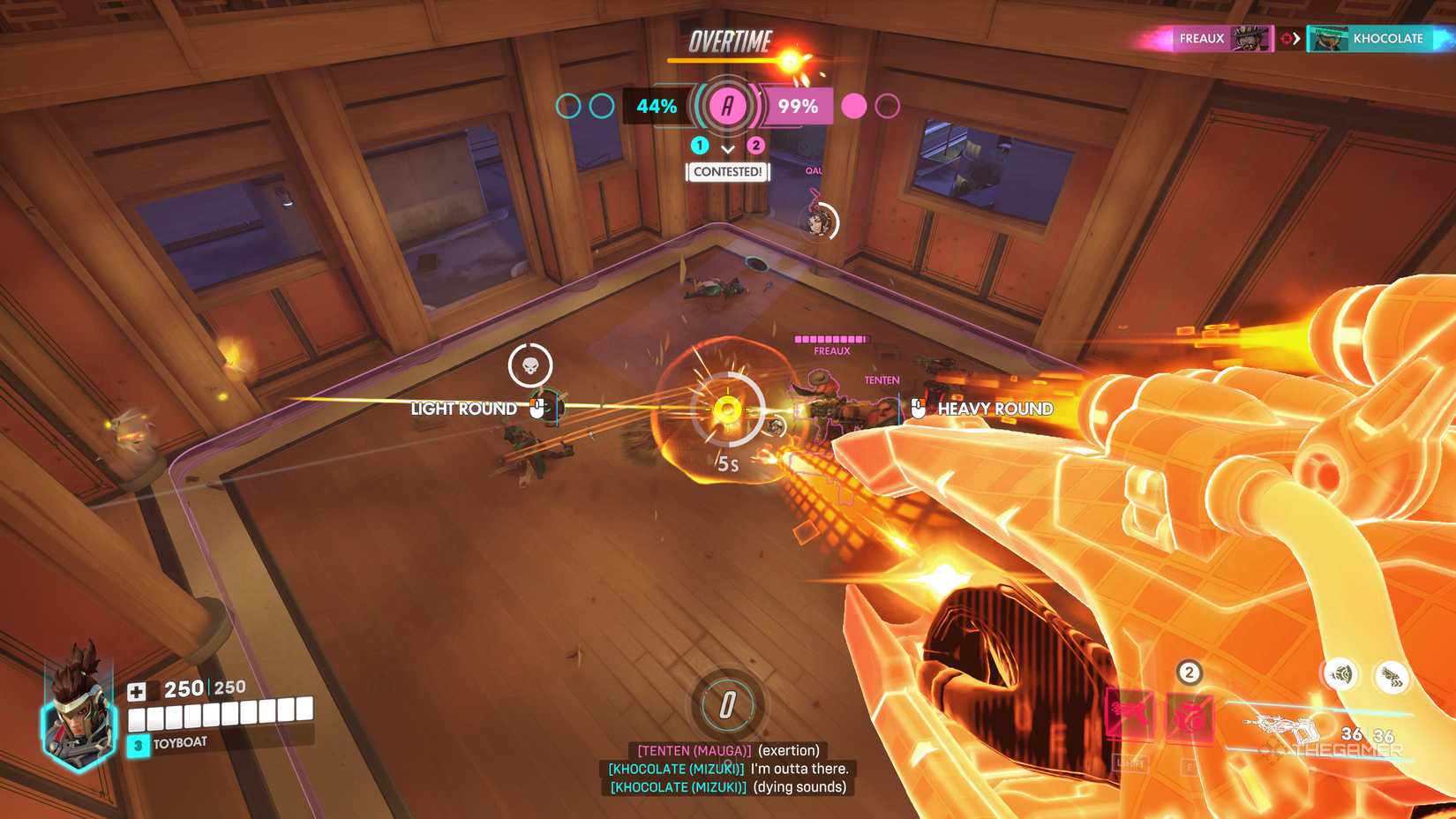Click the LIGHT ROUND mouse button icon
Screen dimensions: 1456x819
coord(537,408)
